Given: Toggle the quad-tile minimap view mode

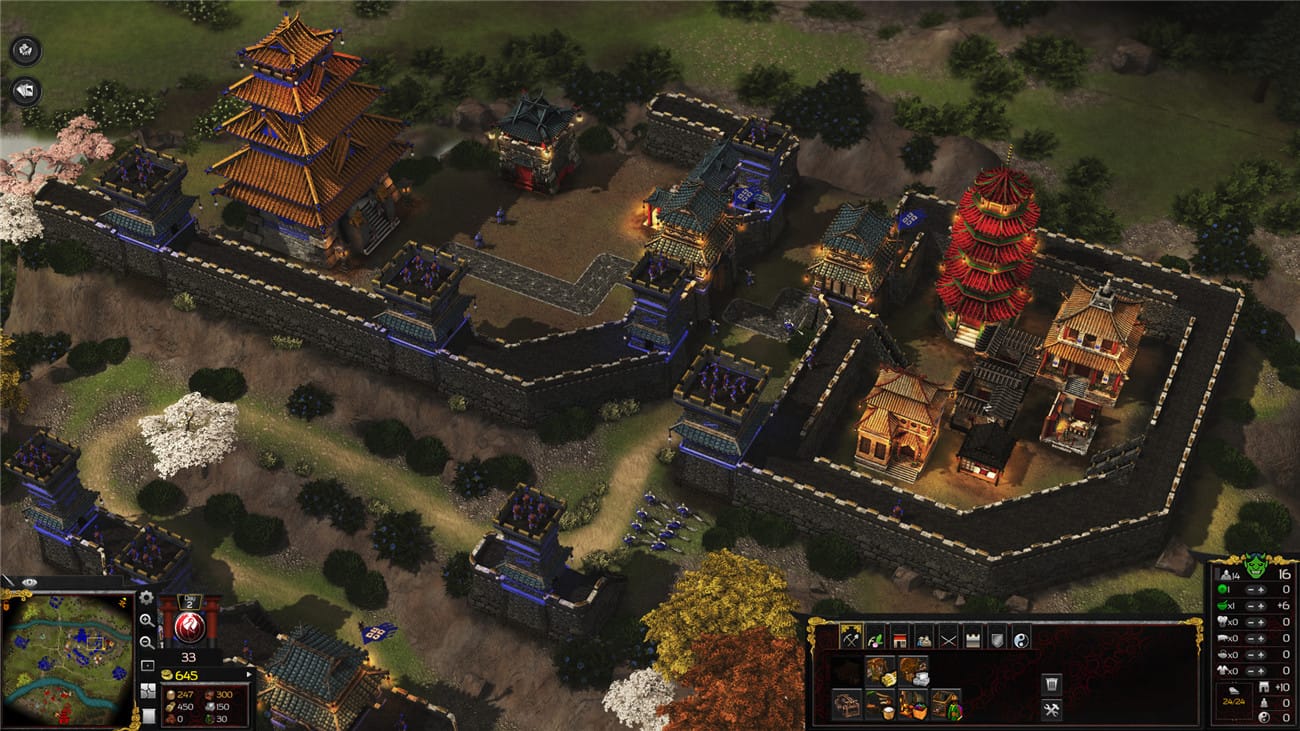Looking at the screenshot, I should pyautogui.click(x=146, y=691).
